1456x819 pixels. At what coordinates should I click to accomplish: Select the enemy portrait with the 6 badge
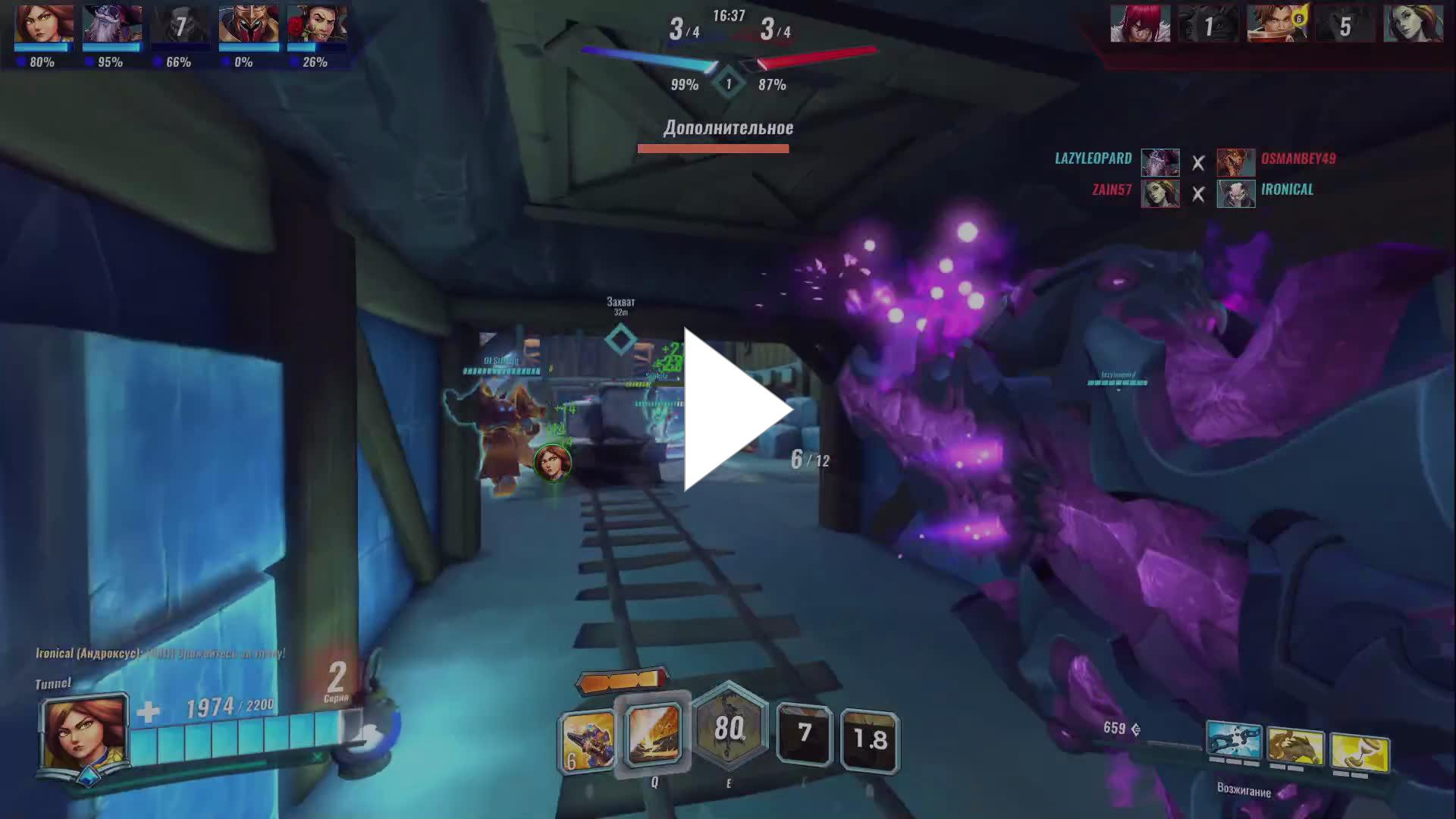pos(1276,24)
